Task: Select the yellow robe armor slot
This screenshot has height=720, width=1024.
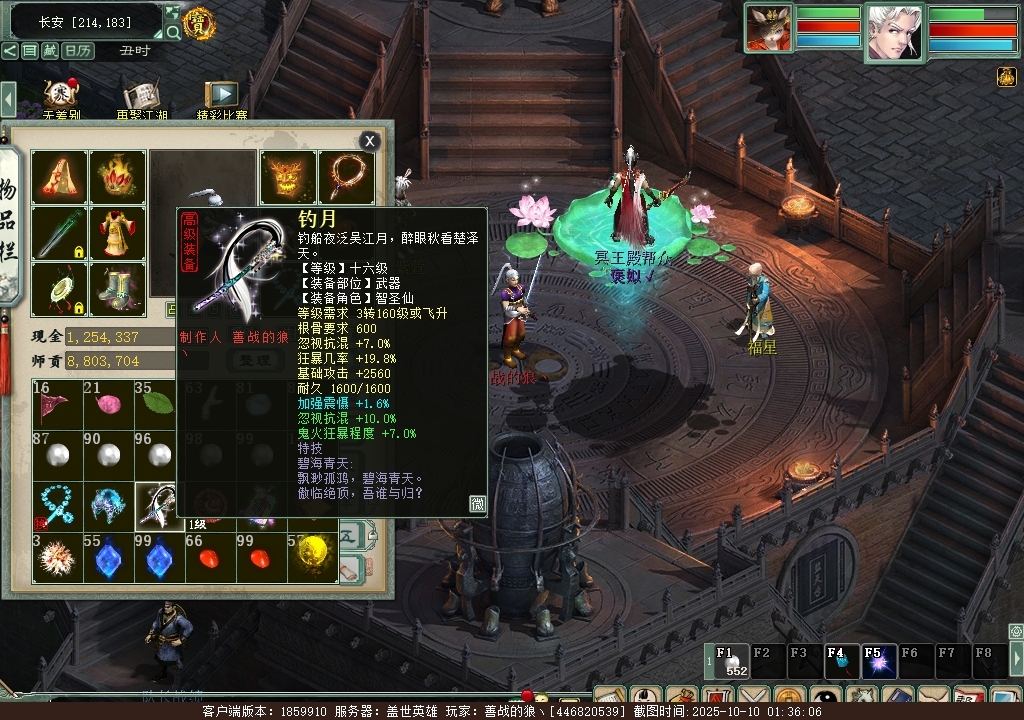Action: (x=117, y=233)
